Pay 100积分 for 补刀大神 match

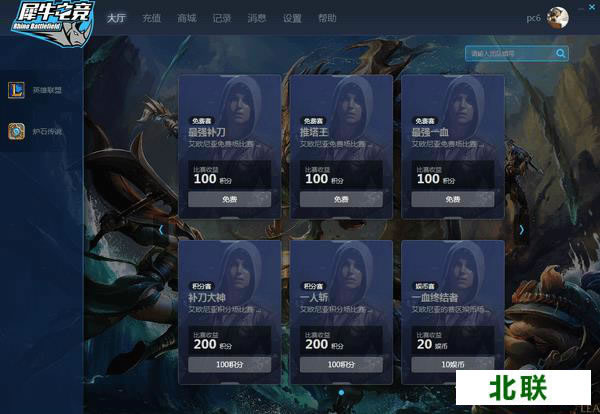coord(229,365)
